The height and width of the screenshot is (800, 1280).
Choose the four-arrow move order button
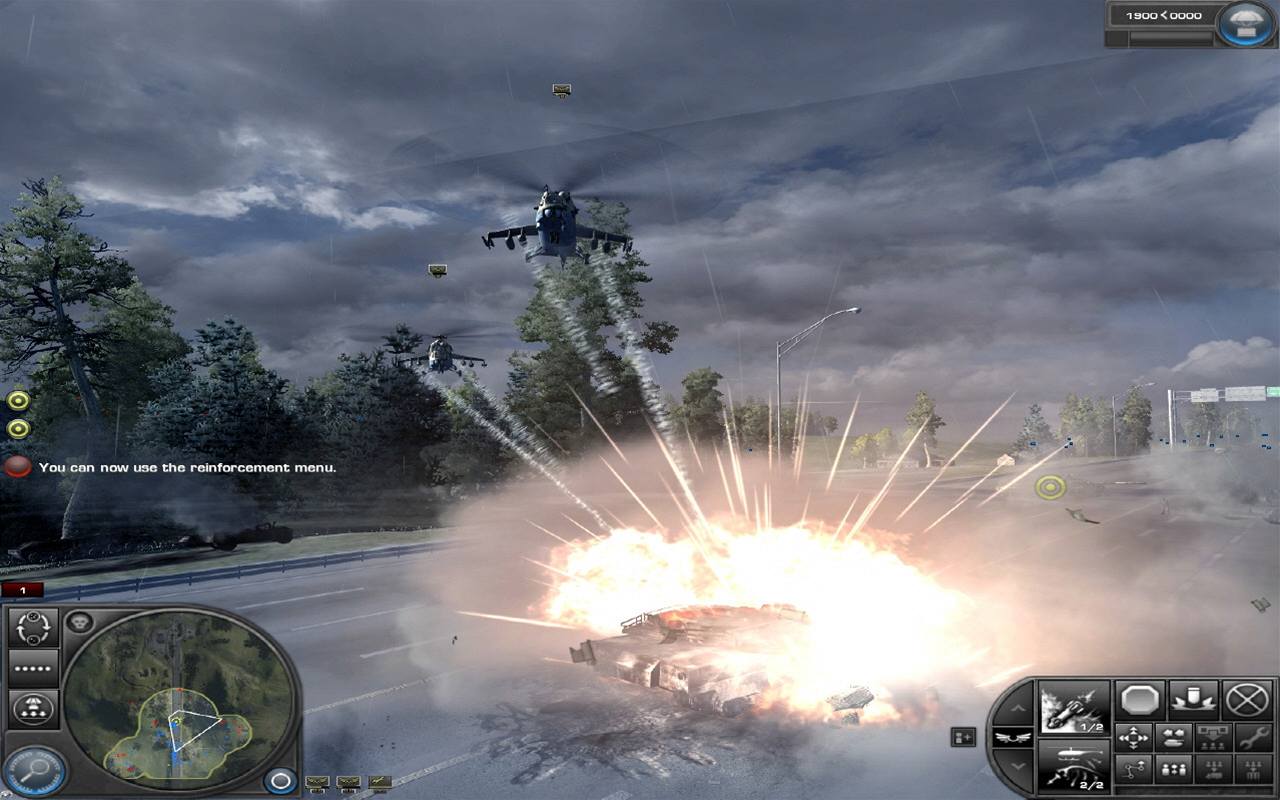click(1133, 738)
